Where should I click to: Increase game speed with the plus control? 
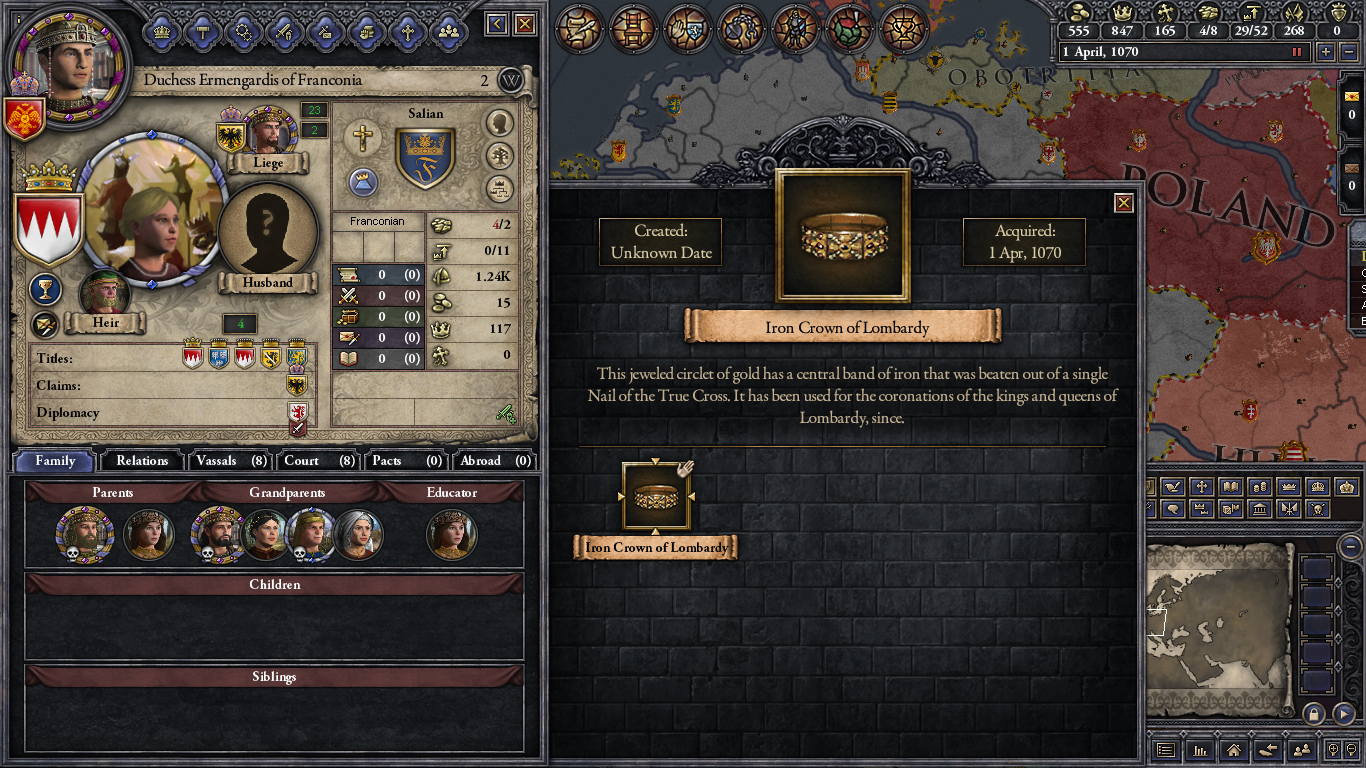pyautogui.click(x=1326, y=51)
